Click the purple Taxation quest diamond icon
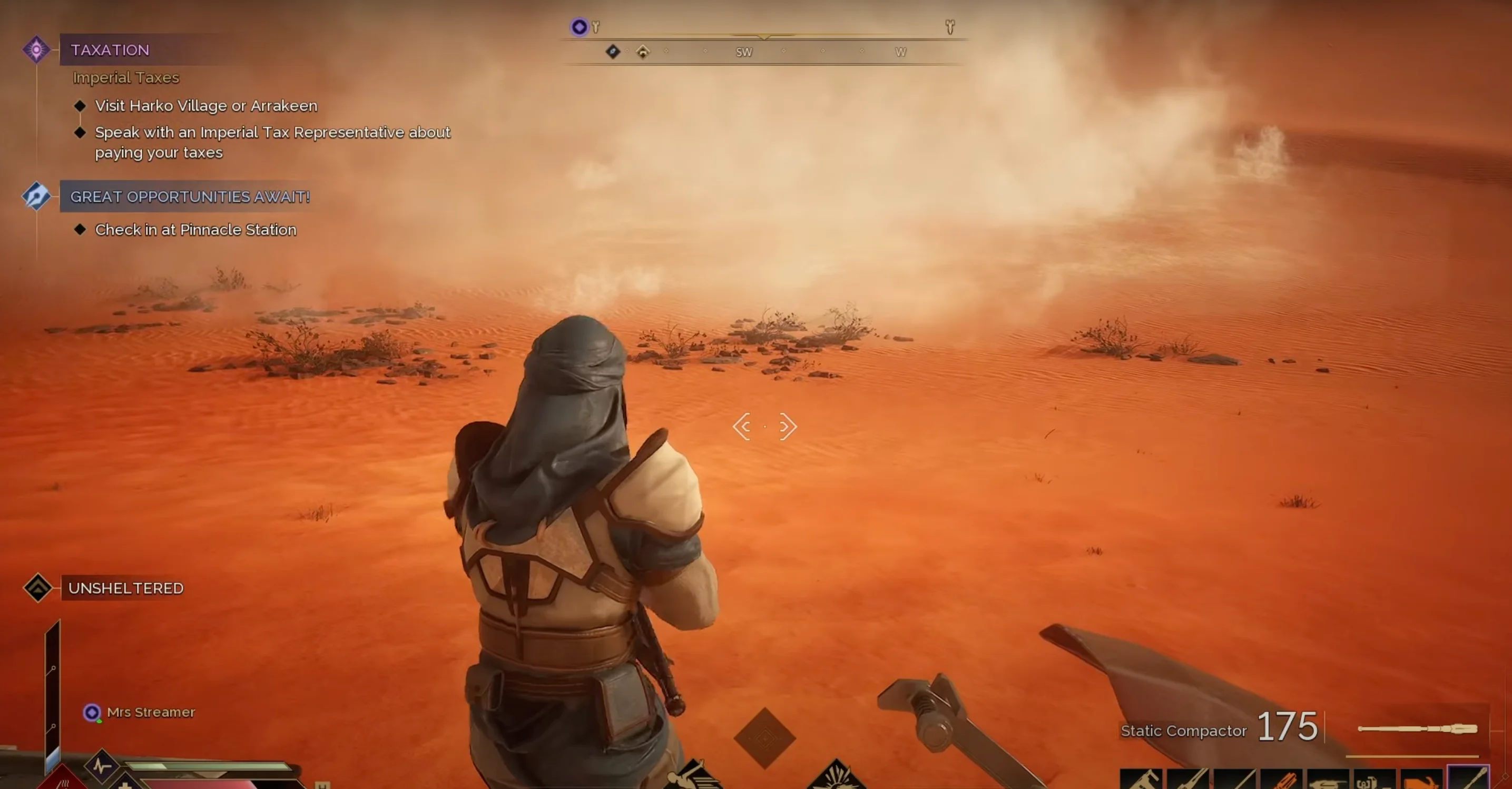Screen dimensions: 1512x789 (x=36, y=50)
